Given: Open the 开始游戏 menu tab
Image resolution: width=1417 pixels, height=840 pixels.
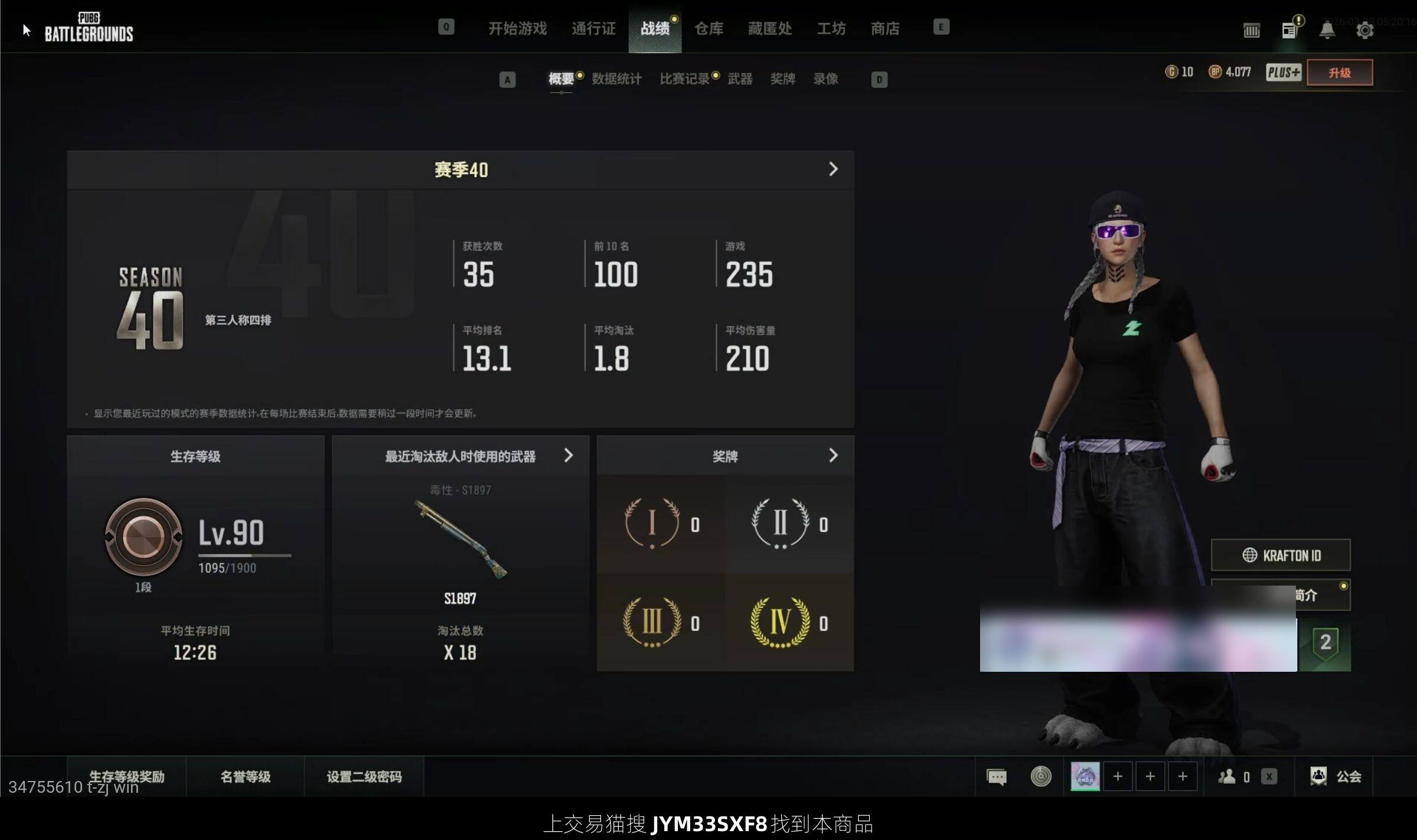Looking at the screenshot, I should click(517, 28).
